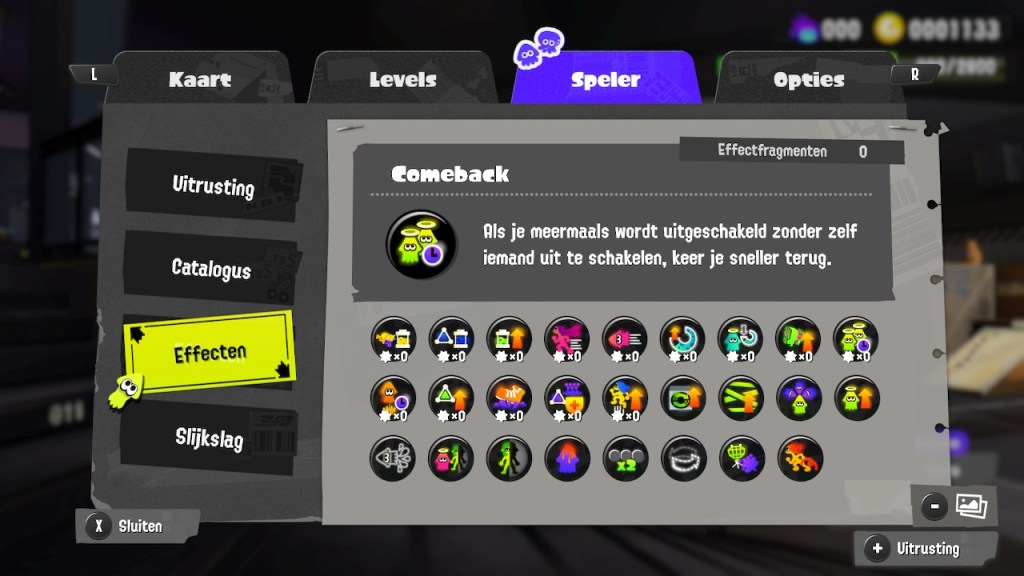Choose the ninja squid ability icon
1024x576 pixels.
coord(393,458)
